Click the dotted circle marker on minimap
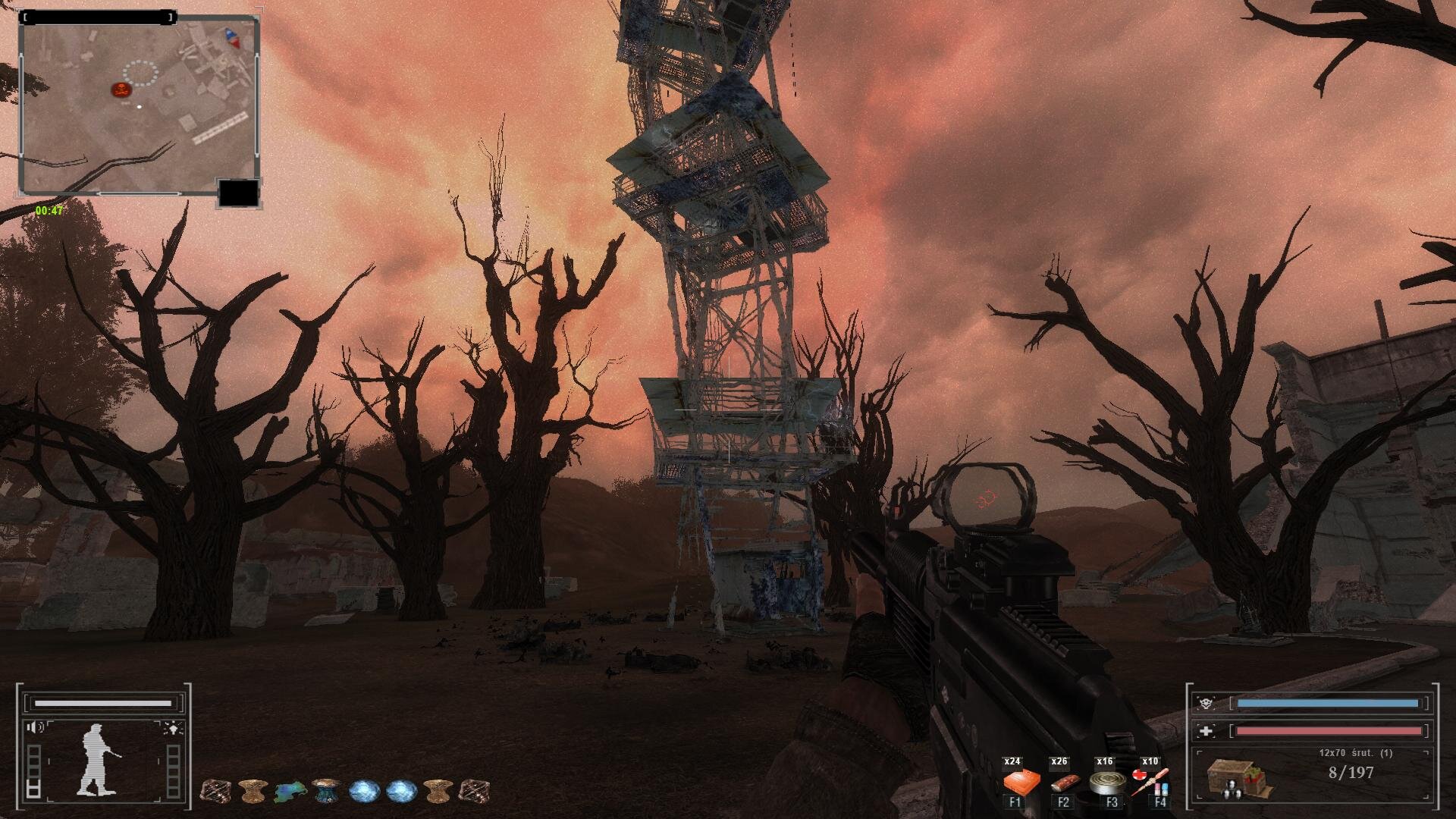 coord(141,73)
